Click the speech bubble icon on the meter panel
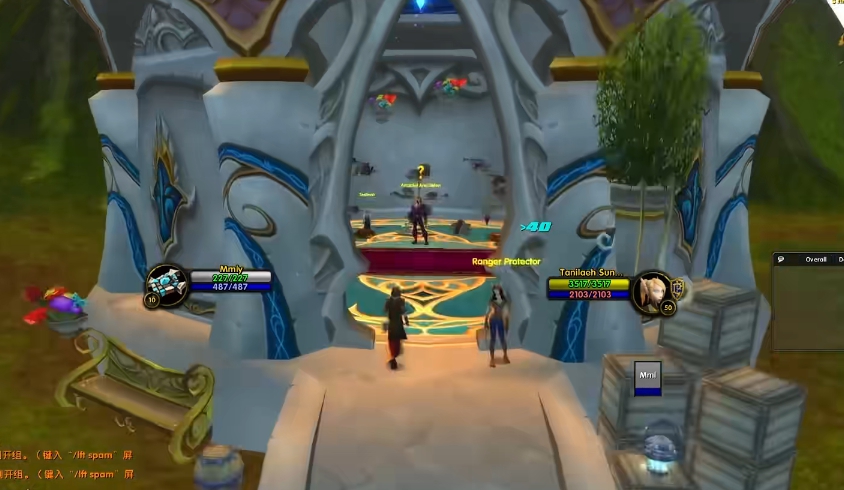The image size is (844, 490). pyautogui.click(x=781, y=259)
